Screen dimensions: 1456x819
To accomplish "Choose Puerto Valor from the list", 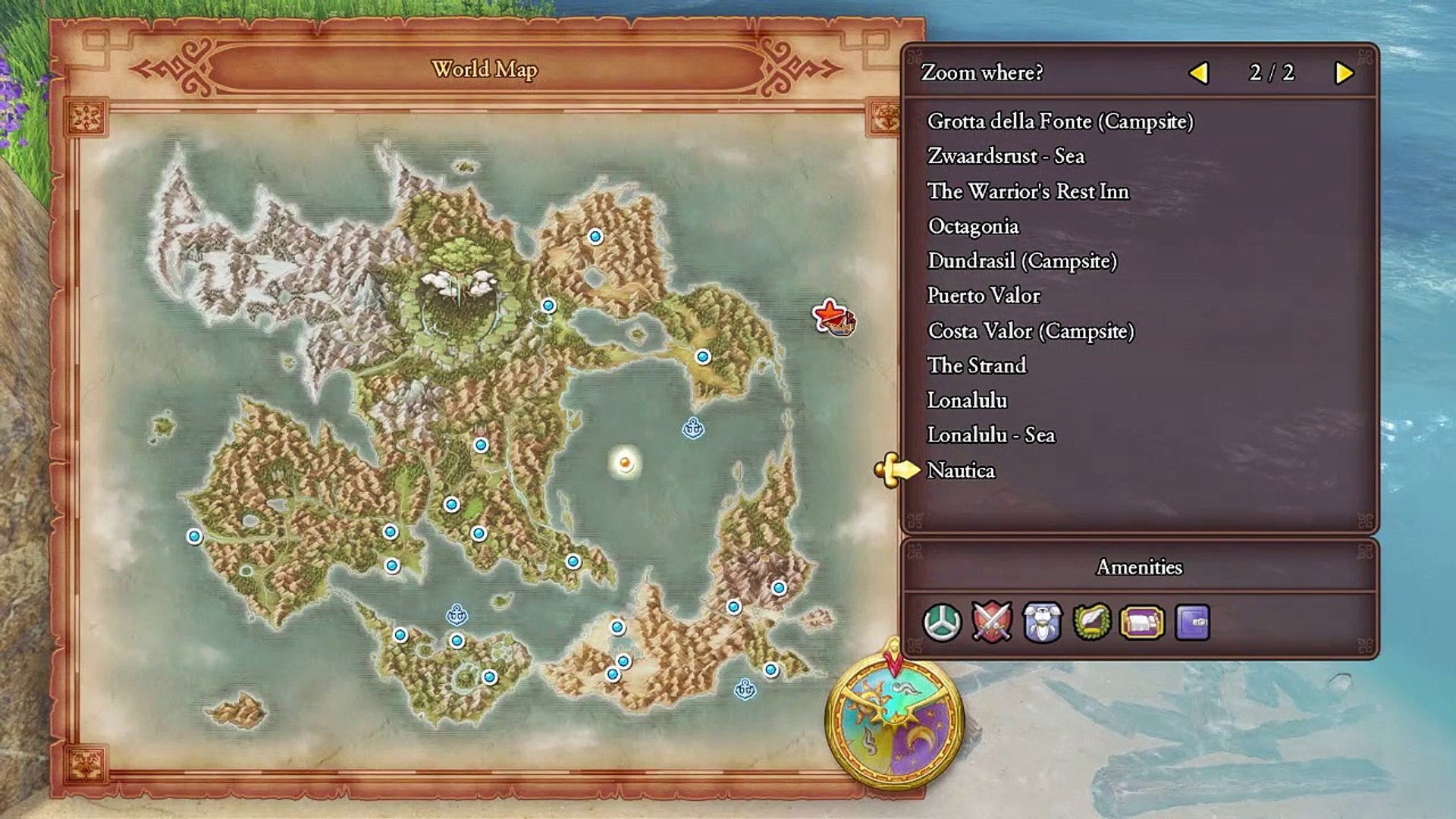I will click(x=984, y=296).
